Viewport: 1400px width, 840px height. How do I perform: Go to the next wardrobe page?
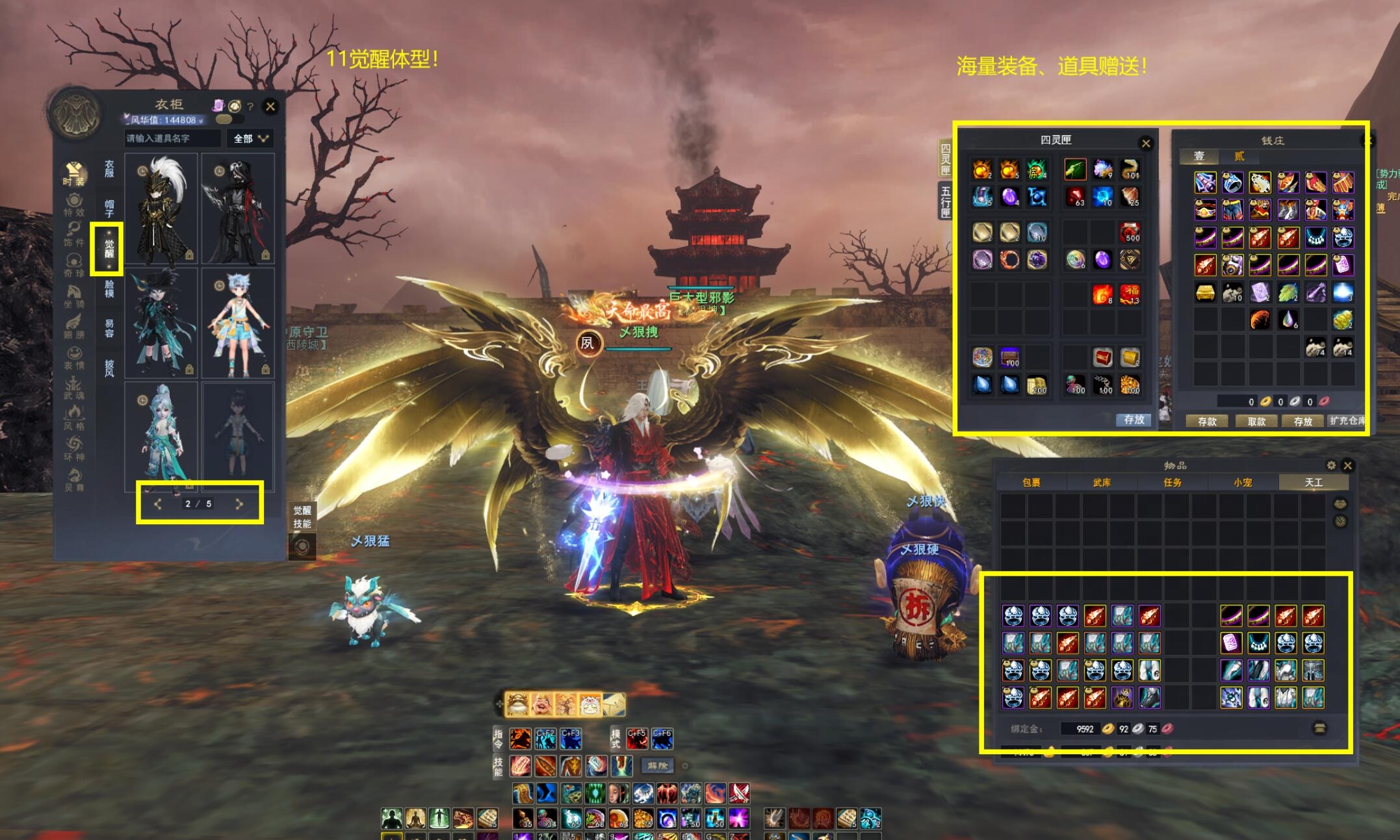239,503
